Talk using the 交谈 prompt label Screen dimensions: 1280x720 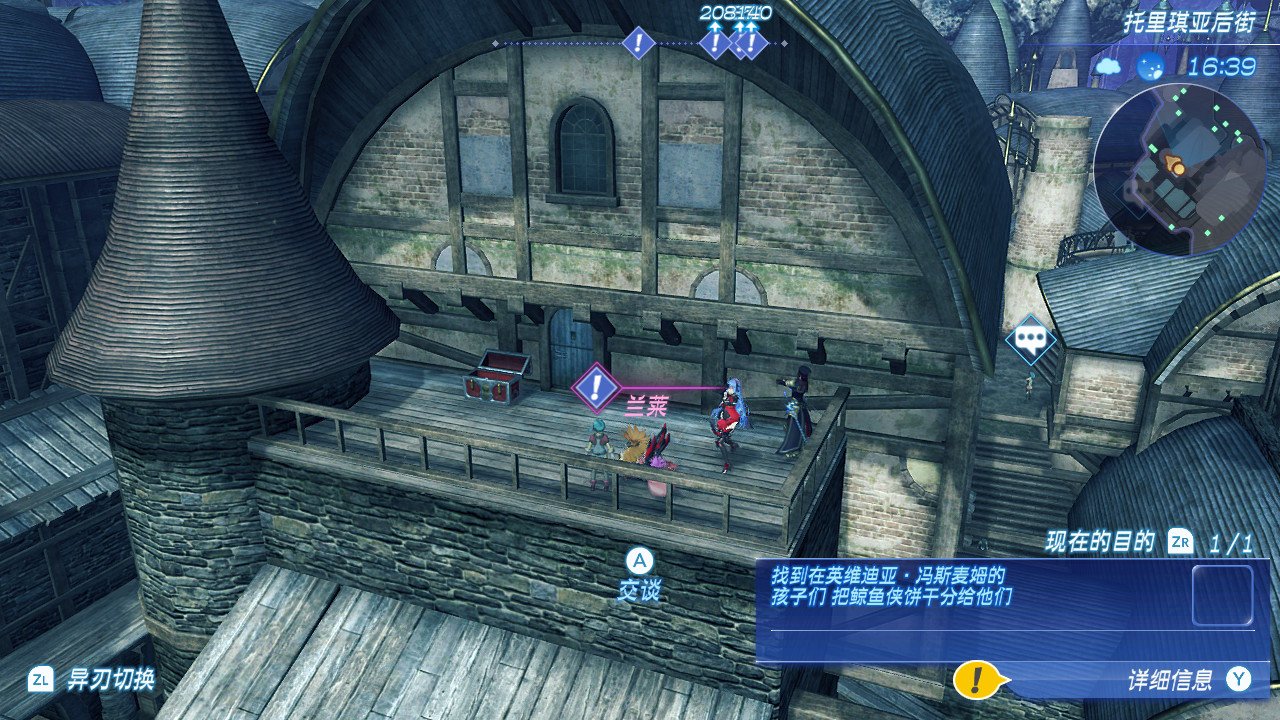coord(639,591)
